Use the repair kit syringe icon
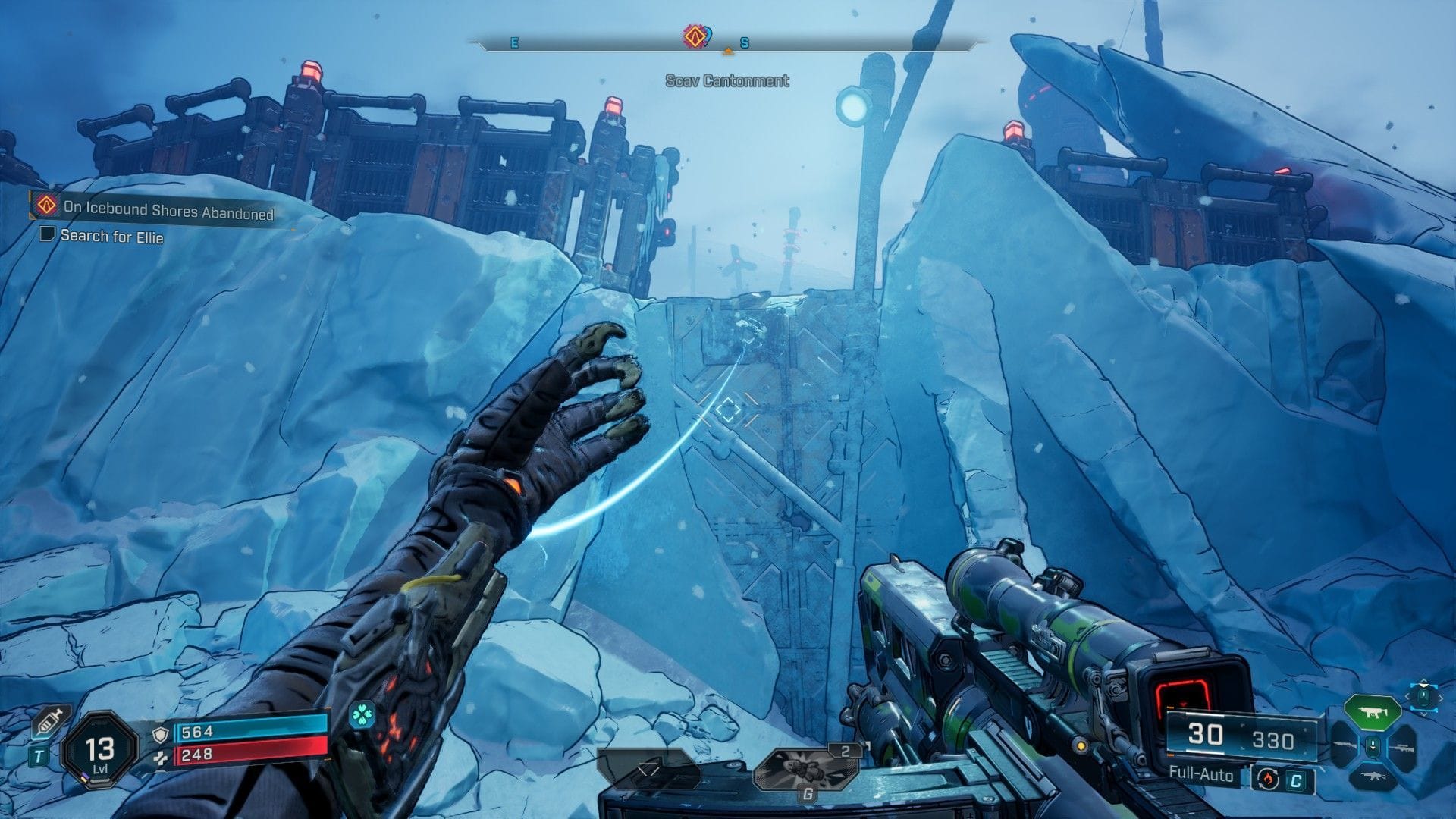 click(52, 721)
